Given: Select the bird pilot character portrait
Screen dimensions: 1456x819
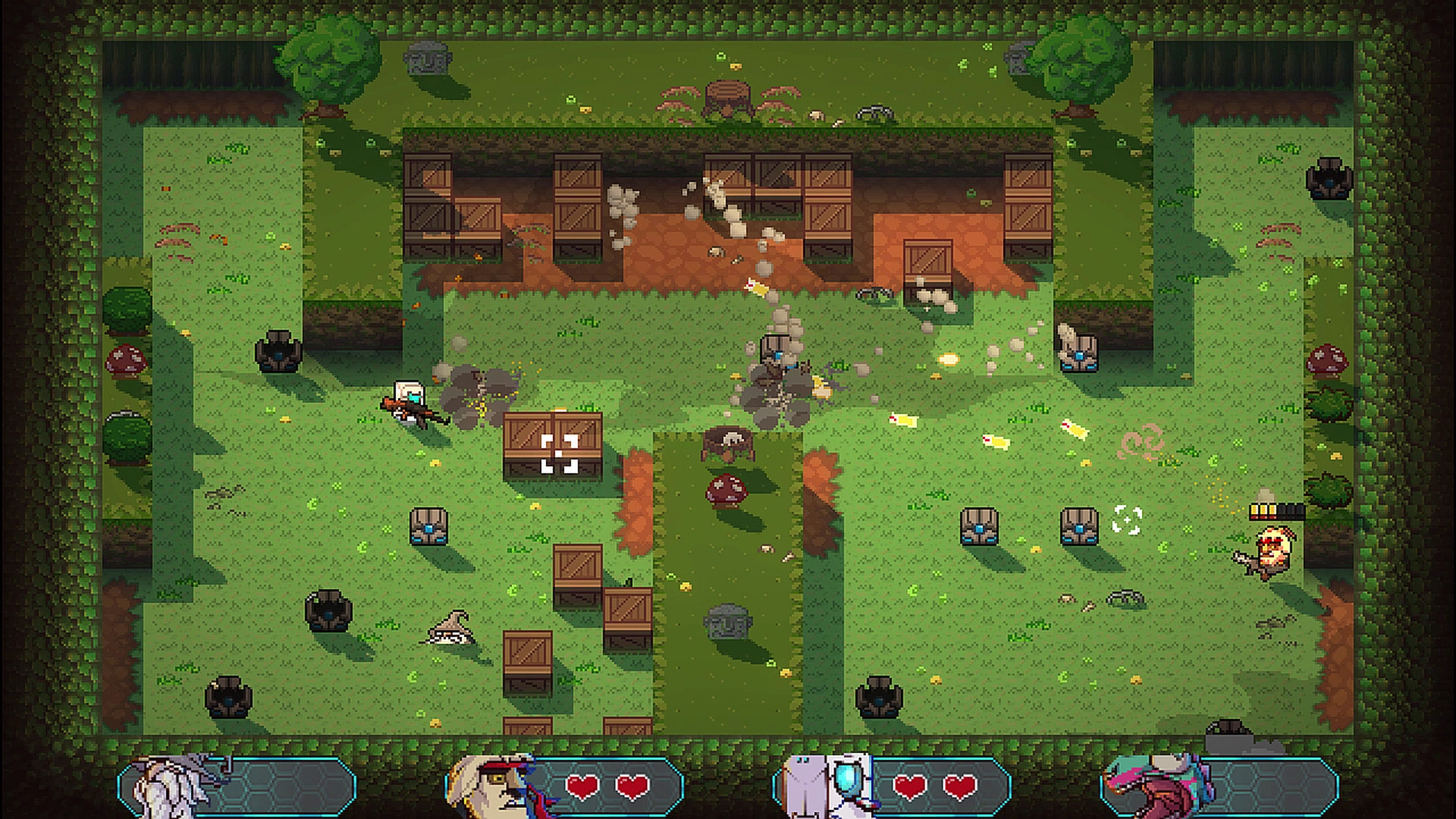Looking at the screenshot, I should 500,789.
